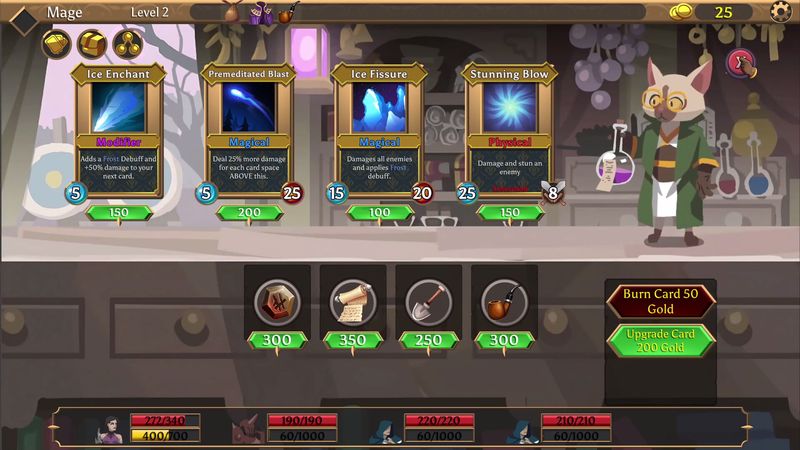The width and height of the screenshot is (800, 450).
Task: Open the card deck icon
Action: (57, 44)
